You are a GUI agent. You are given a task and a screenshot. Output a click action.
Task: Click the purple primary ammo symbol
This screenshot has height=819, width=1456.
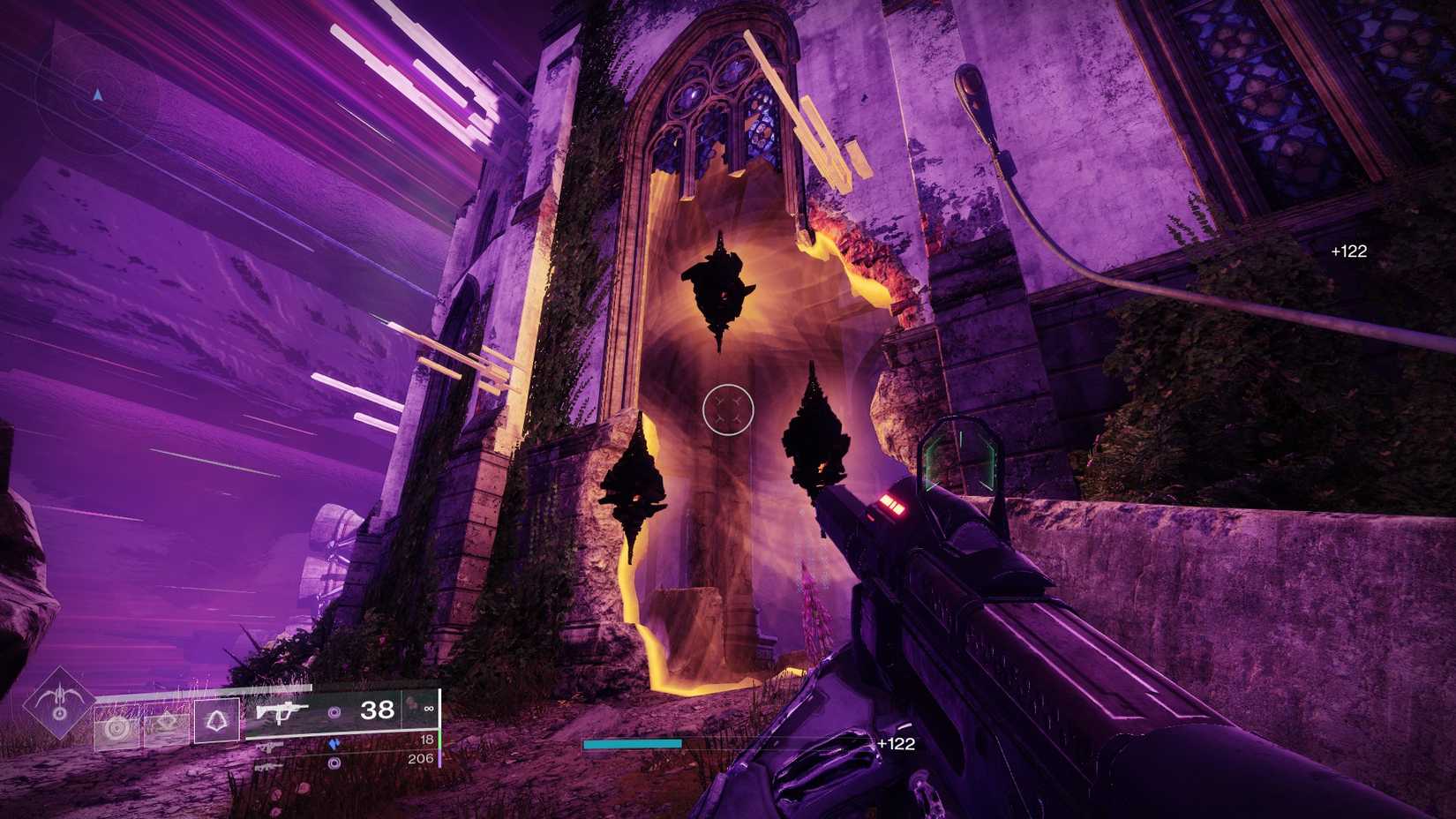pyautogui.click(x=334, y=712)
